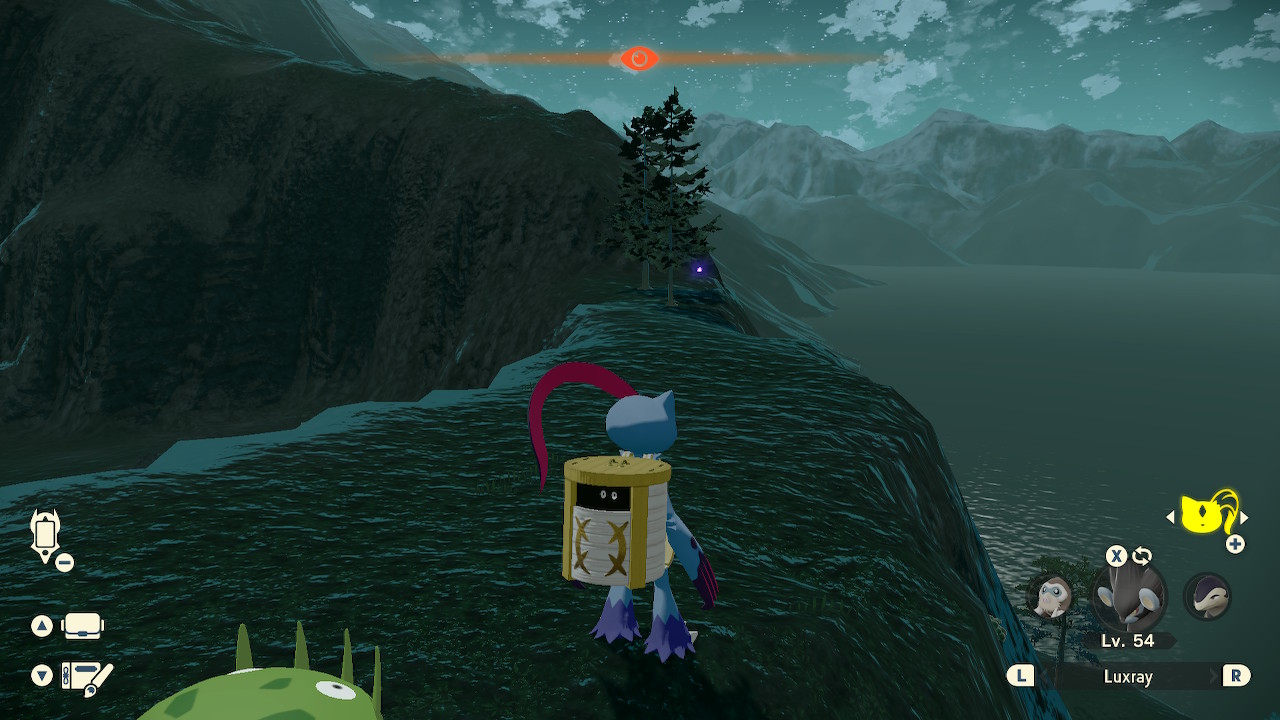Click the left arrow of the item selector
The image size is (1280, 720).
[1172, 518]
